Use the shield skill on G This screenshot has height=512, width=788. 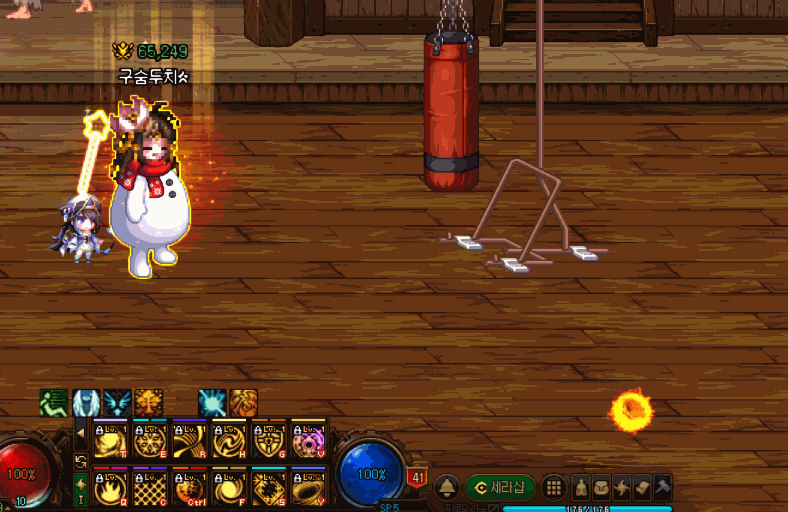269,439
